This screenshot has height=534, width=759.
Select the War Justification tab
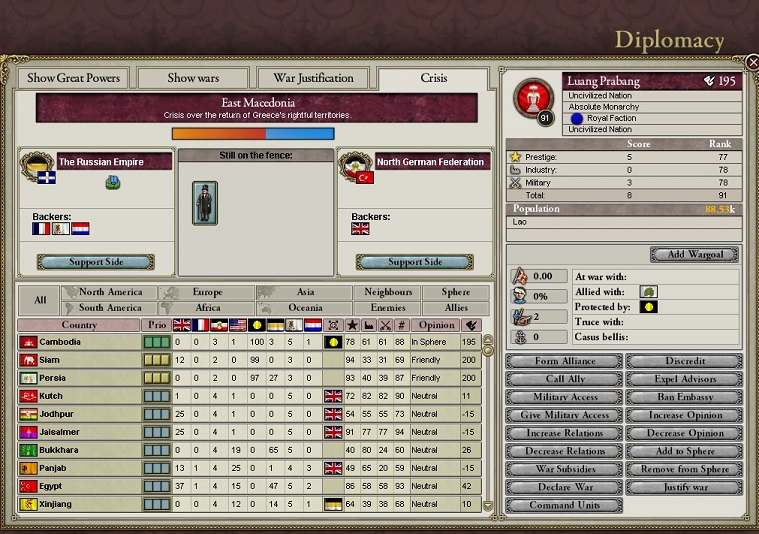313,78
